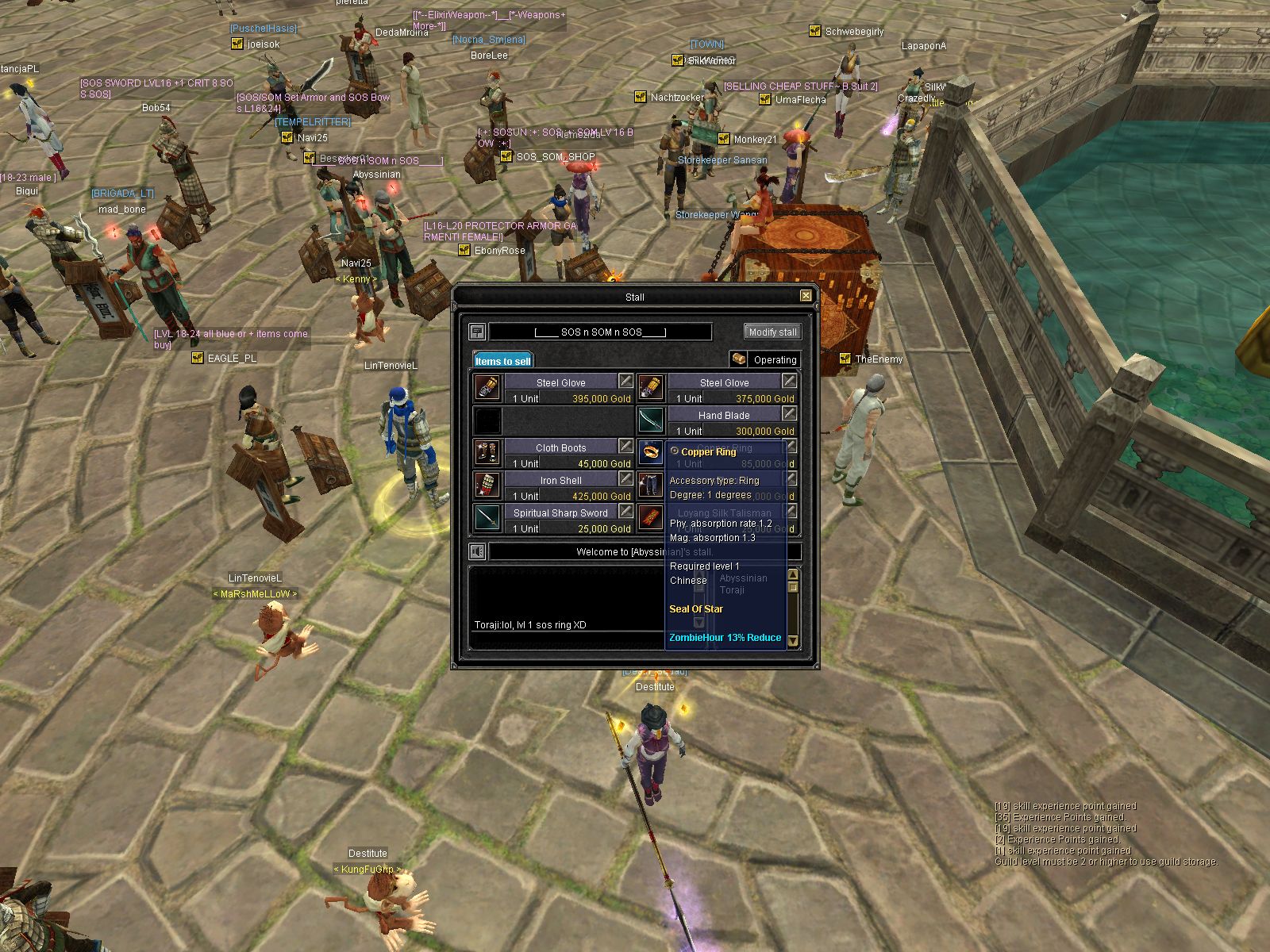Pick the Iron Shell item icon
This screenshot has width=1270, height=952.
[x=487, y=486]
